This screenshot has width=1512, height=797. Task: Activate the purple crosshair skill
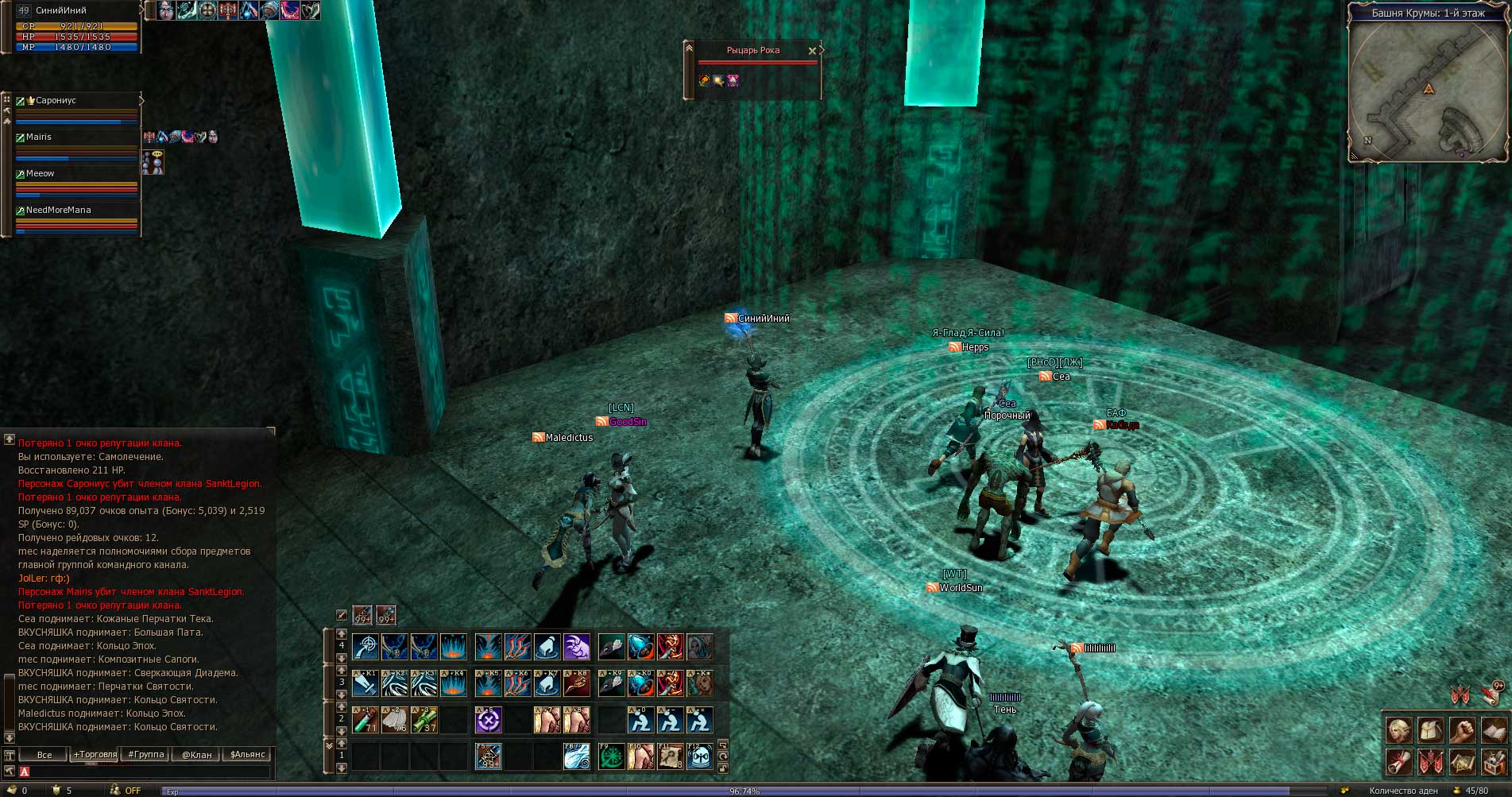[x=488, y=721]
